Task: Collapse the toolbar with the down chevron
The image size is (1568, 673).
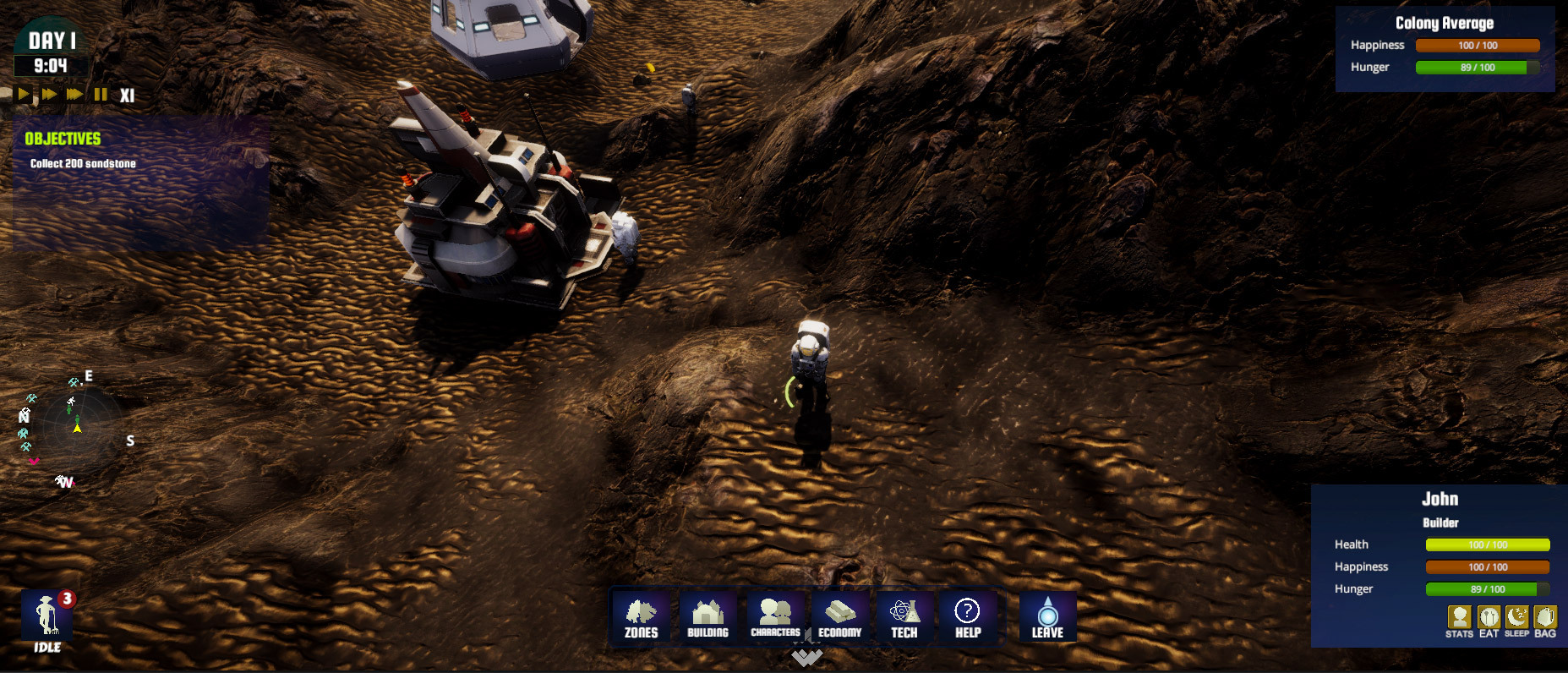Action: [807, 656]
